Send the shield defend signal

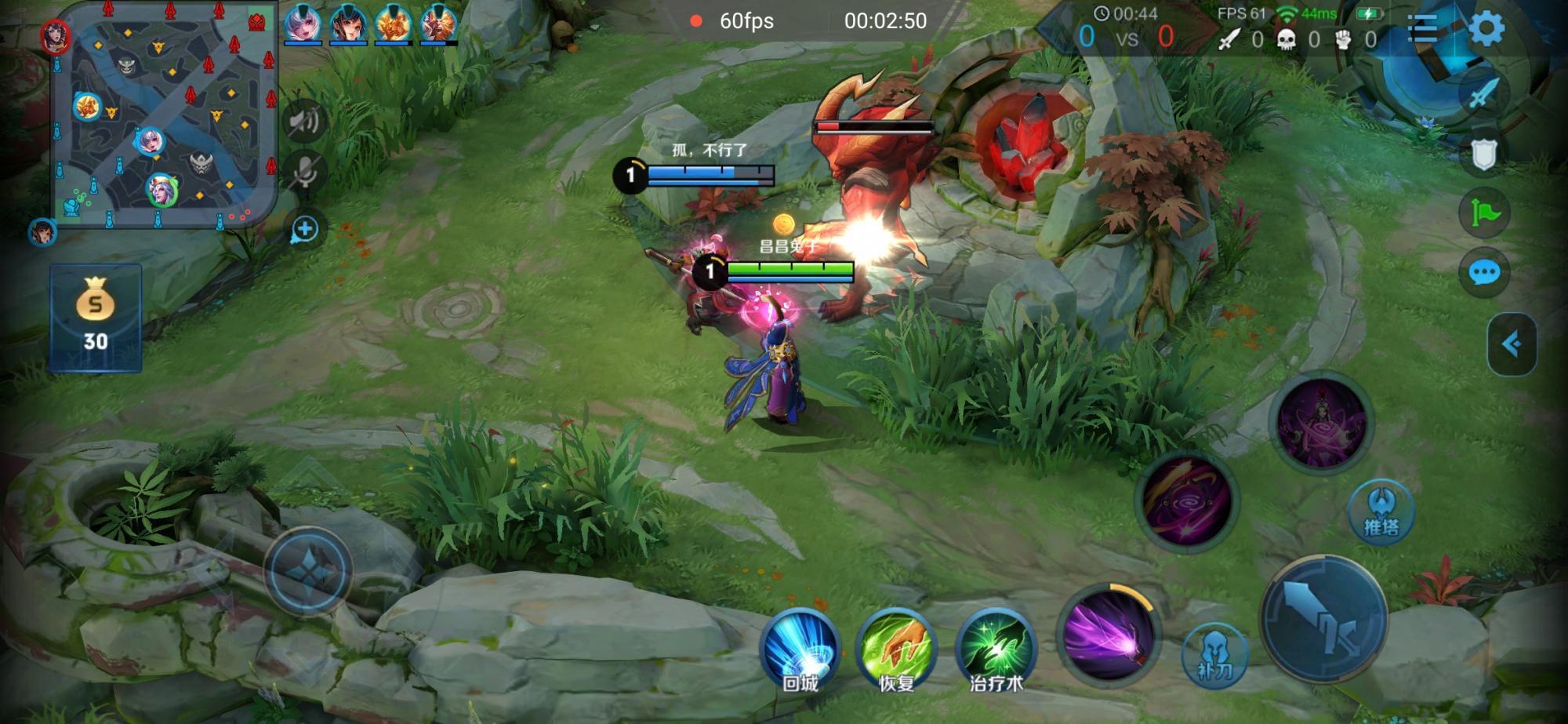1483,155
